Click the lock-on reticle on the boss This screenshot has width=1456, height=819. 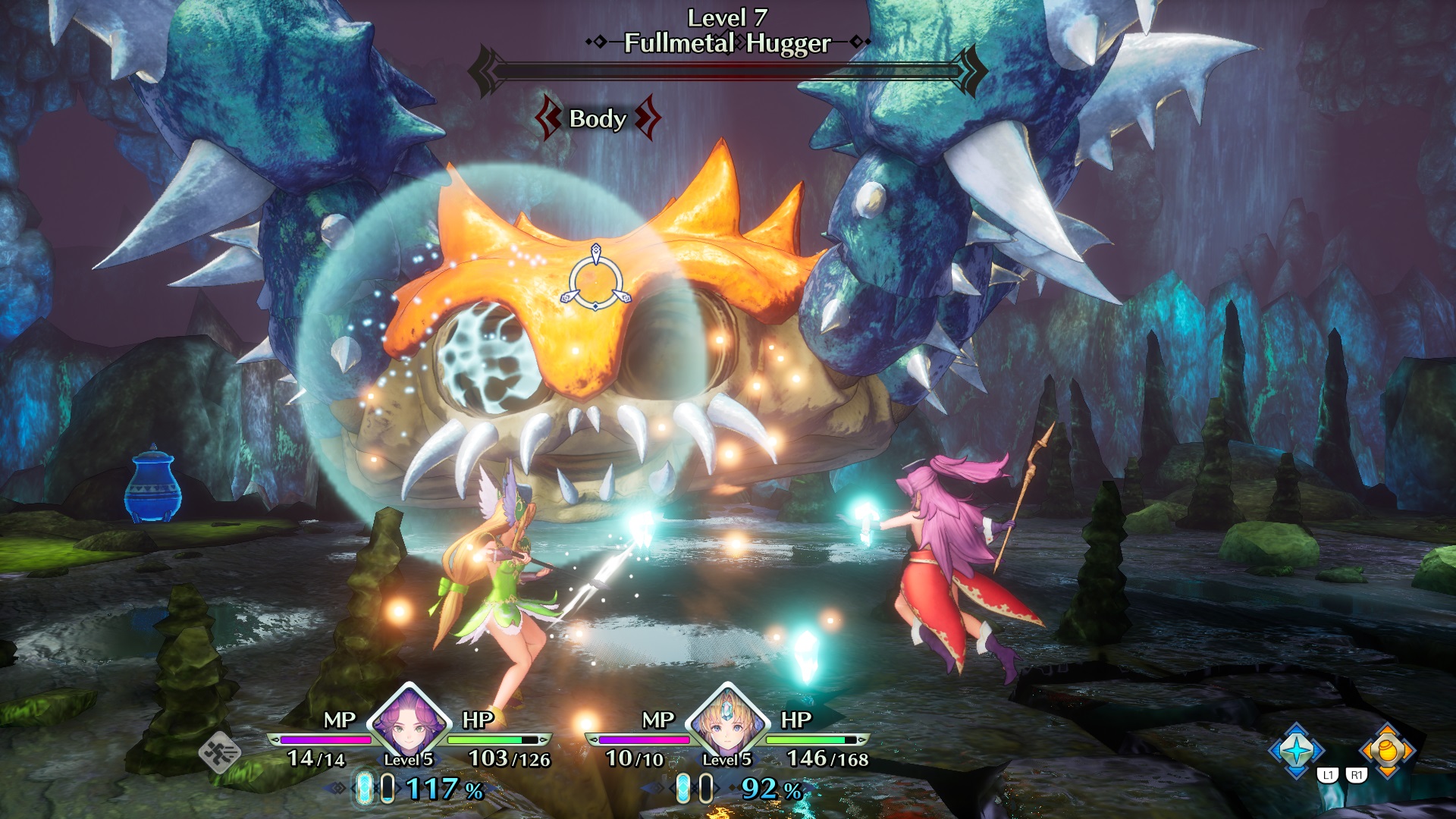pyautogui.click(x=596, y=282)
